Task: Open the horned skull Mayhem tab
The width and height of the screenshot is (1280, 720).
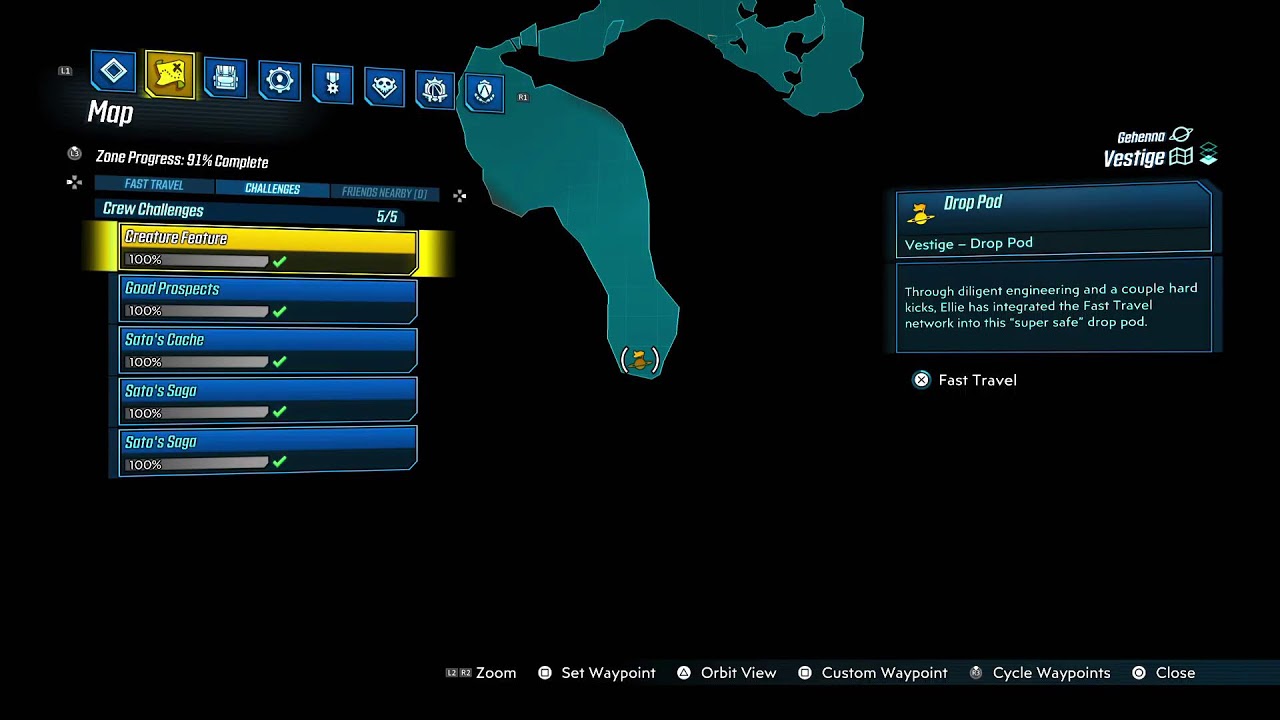Action: (384, 88)
